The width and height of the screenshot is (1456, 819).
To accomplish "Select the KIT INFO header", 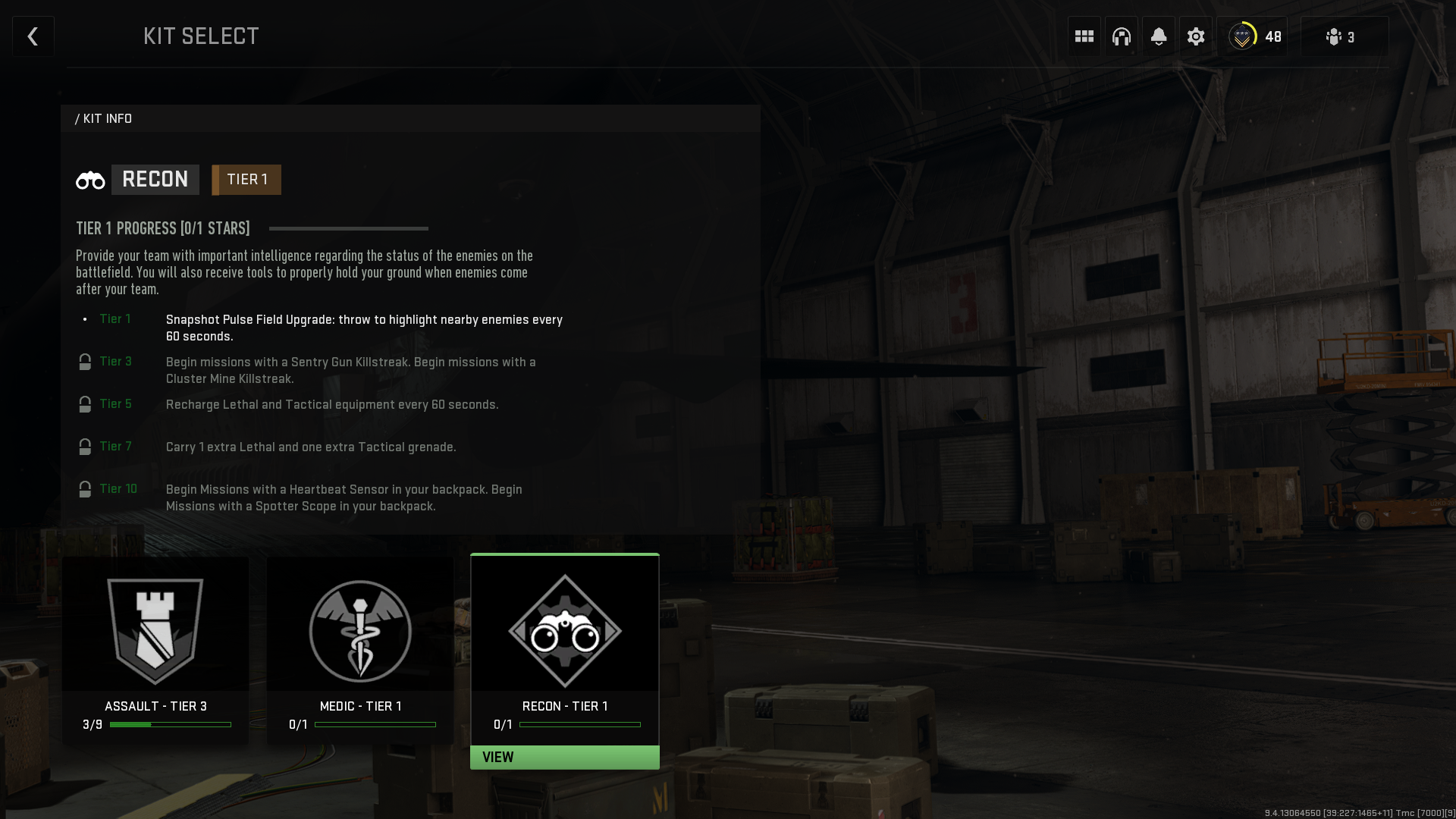I will click(104, 118).
